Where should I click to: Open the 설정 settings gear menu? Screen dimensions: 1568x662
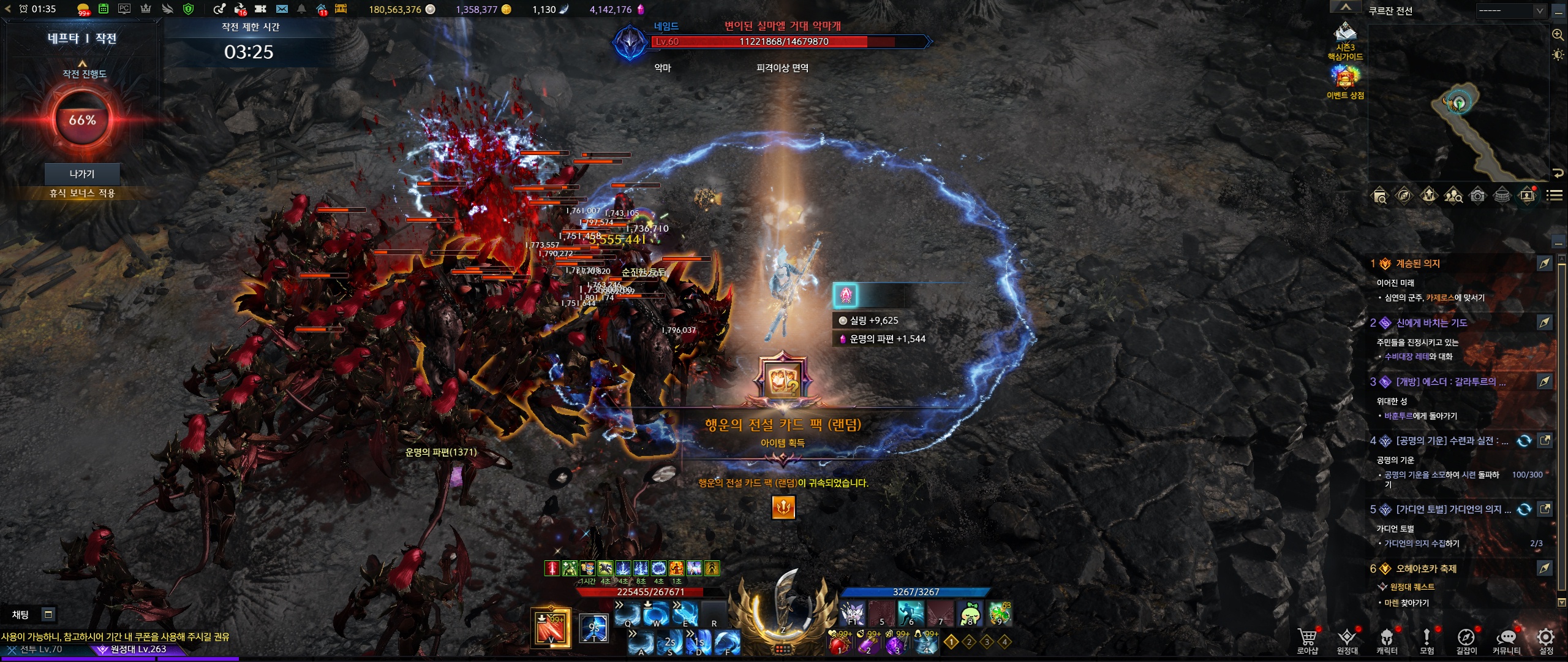[x=1546, y=640]
